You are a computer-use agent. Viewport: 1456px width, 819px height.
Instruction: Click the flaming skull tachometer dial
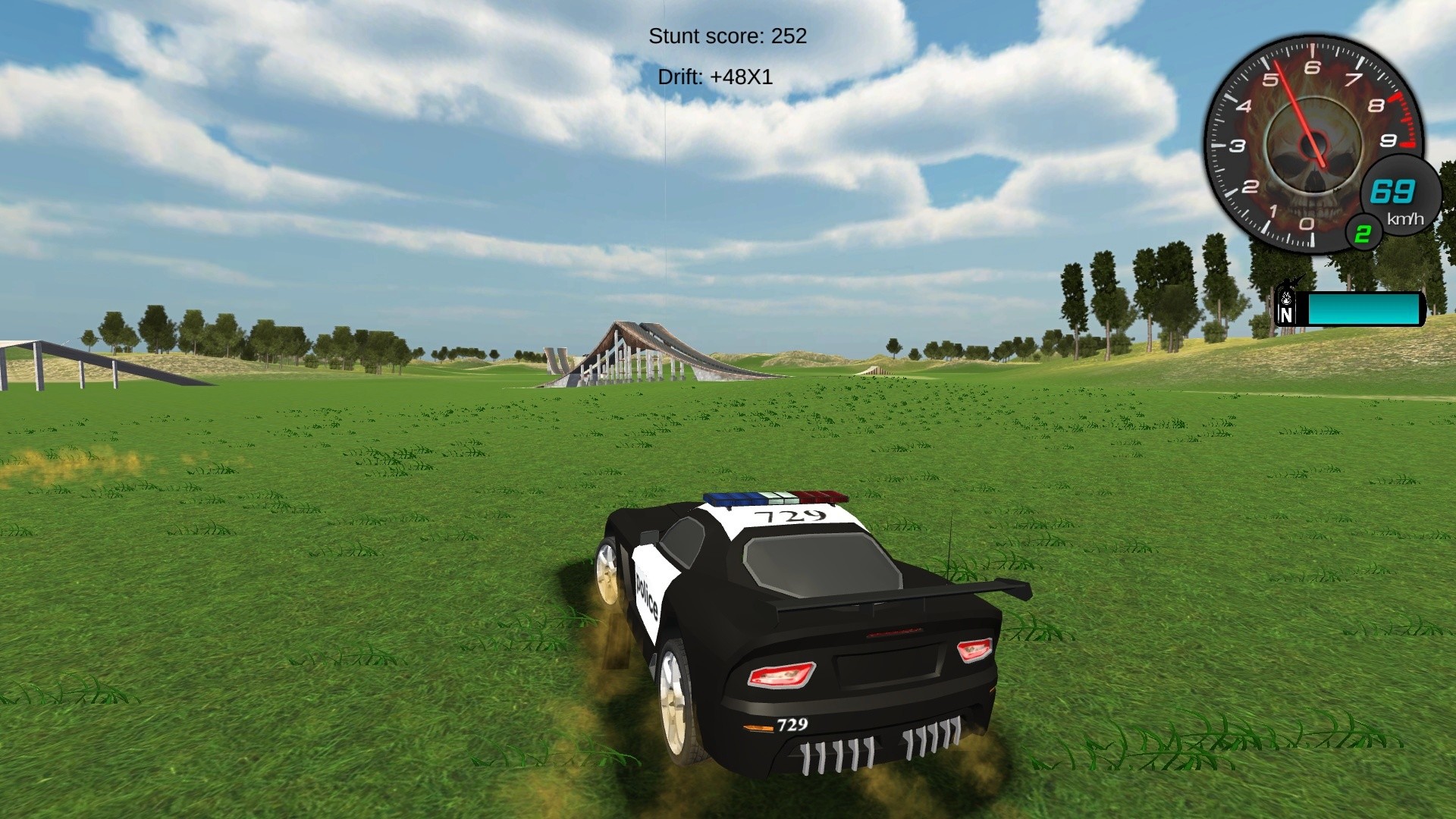click(1312, 148)
